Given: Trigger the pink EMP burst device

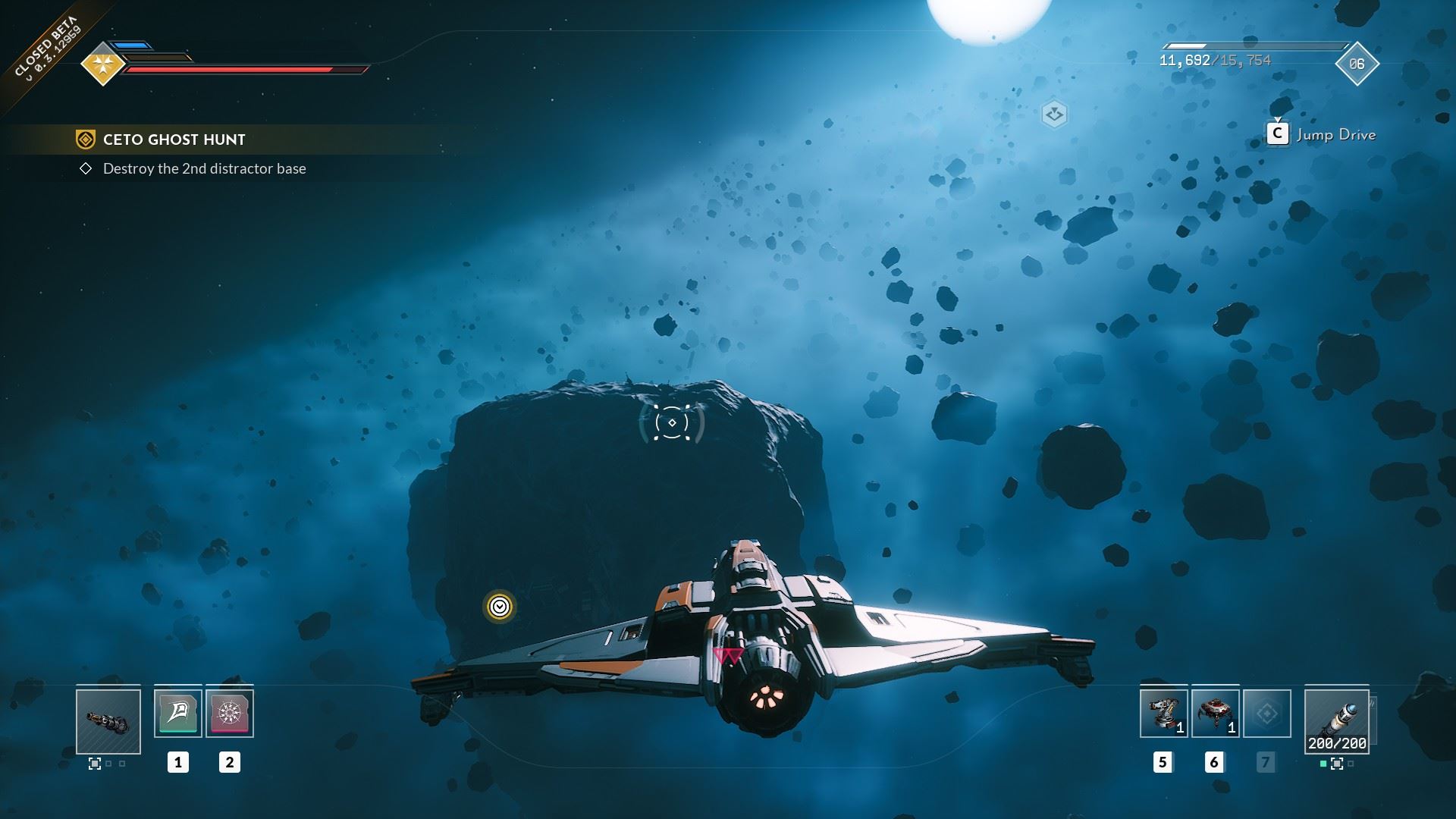Looking at the screenshot, I should coord(230,713).
